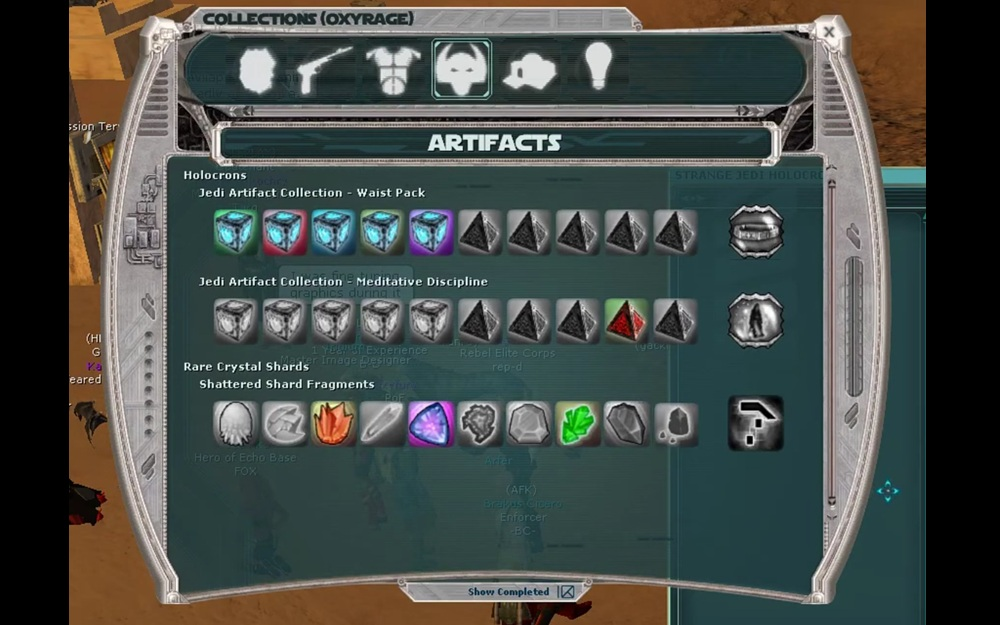Click the purple-background holocron cube
Screen dimensions: 1000x625
[x=431, y=232]
